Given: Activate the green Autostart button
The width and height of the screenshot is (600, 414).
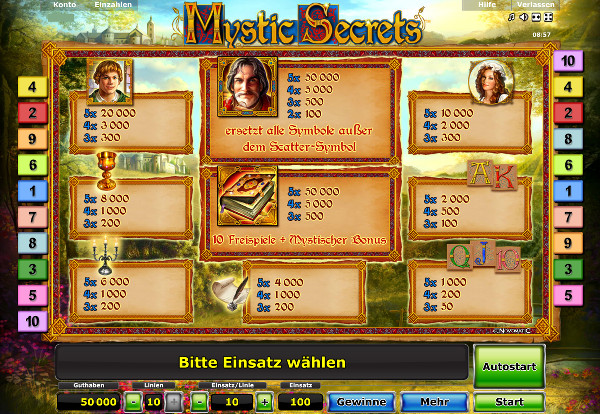Looking at the screenshot, I should click(x=508, y=365).
